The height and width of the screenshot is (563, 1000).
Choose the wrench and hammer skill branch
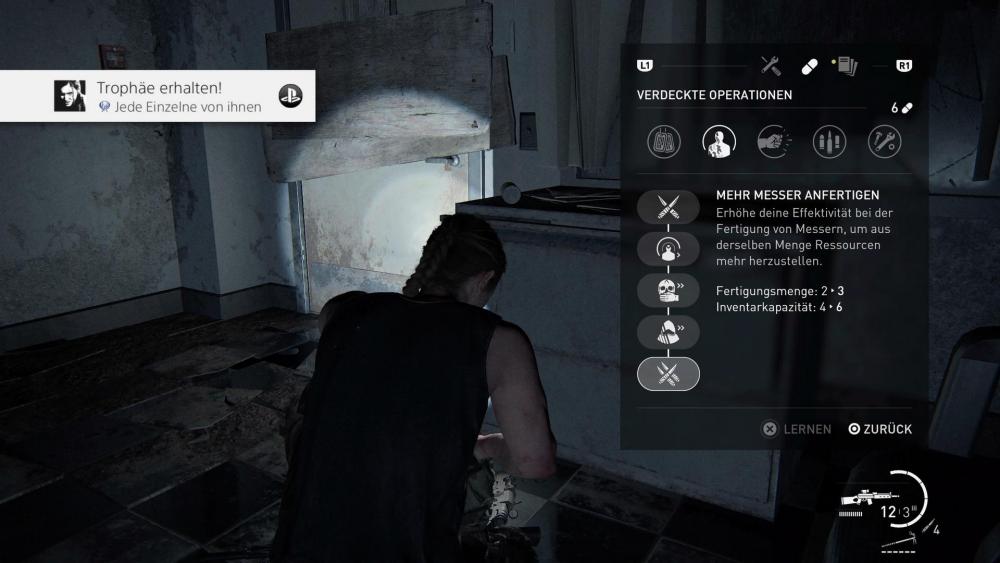click(x=884, y=141)
